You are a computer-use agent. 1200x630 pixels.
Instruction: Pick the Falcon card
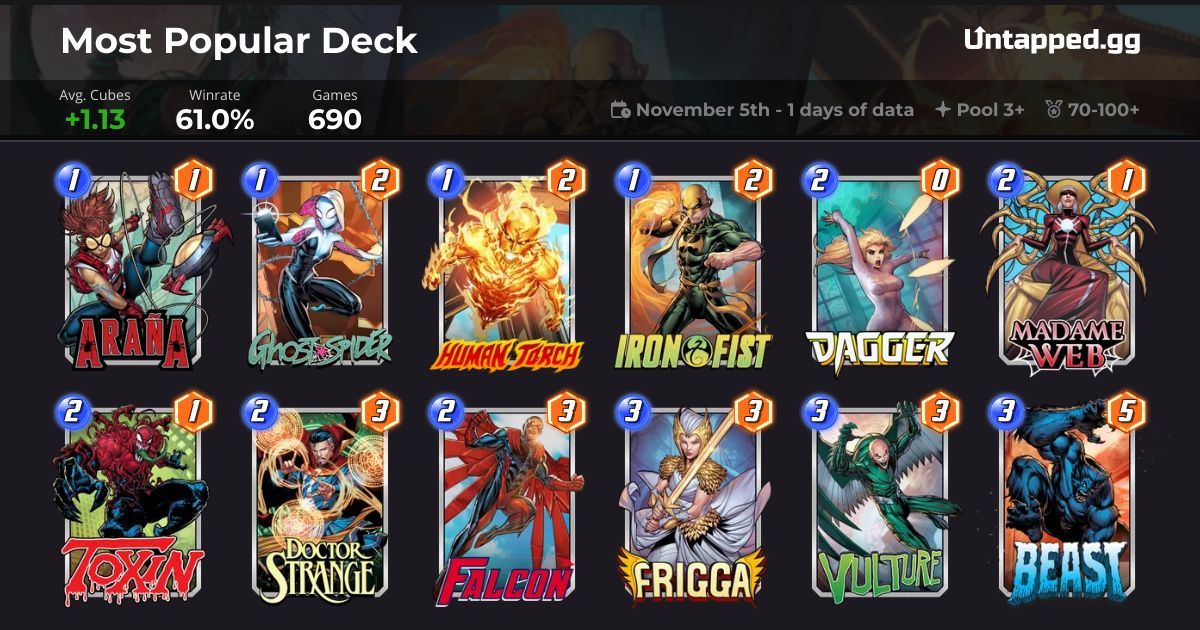pos(507,505)
